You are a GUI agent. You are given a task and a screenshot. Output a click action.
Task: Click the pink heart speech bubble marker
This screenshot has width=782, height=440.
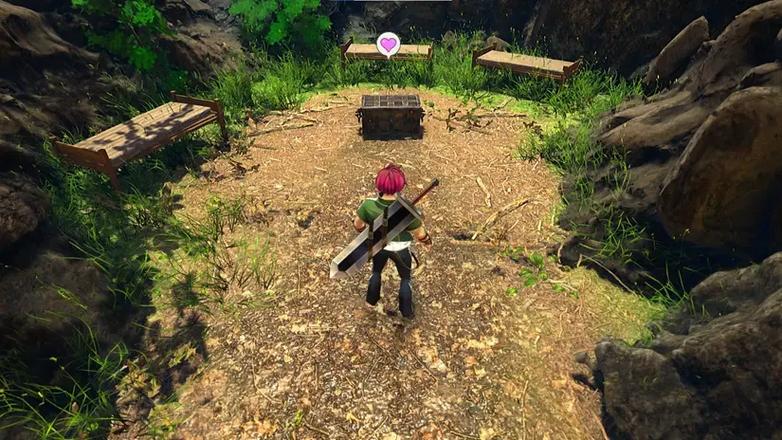388,44
